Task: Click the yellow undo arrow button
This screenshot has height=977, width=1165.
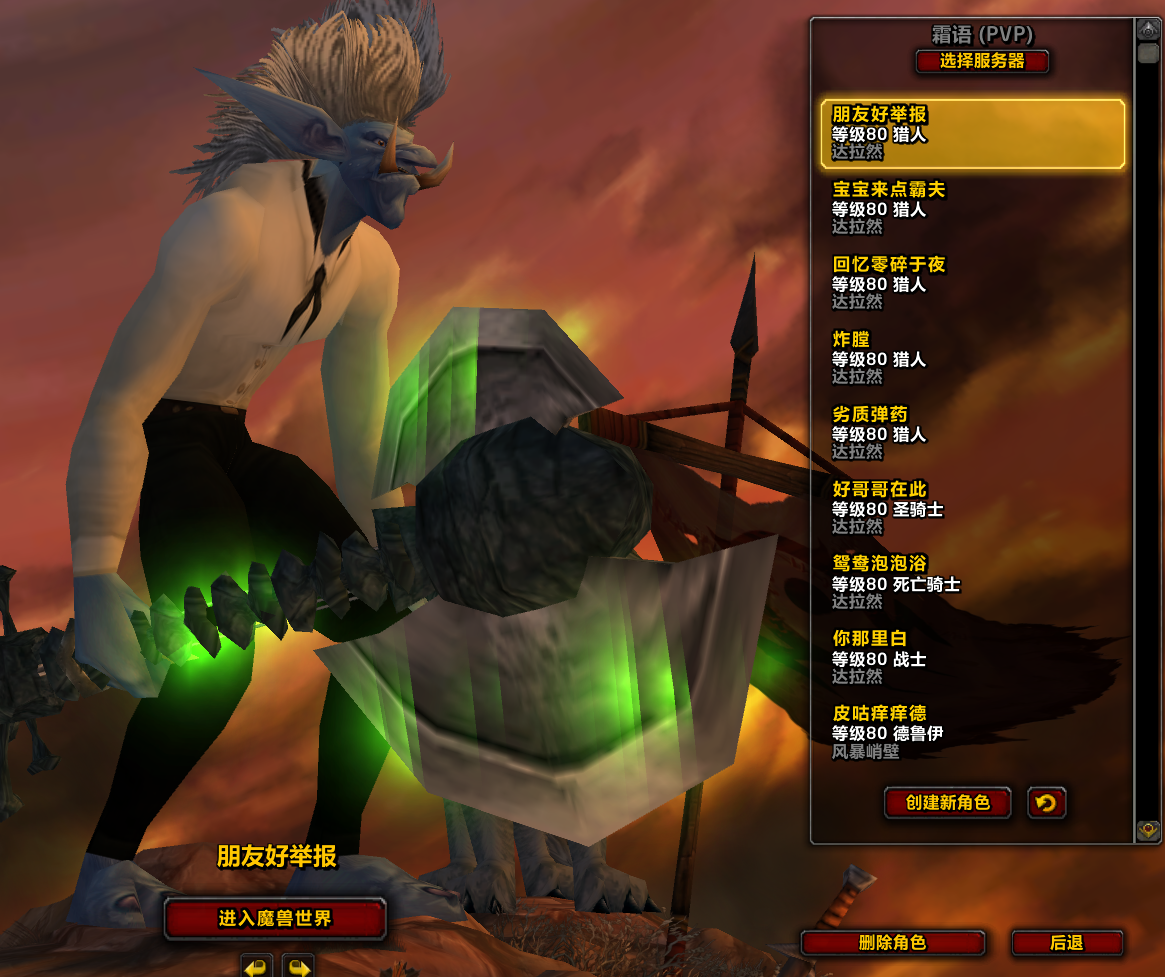Action: click(1046, 803)
